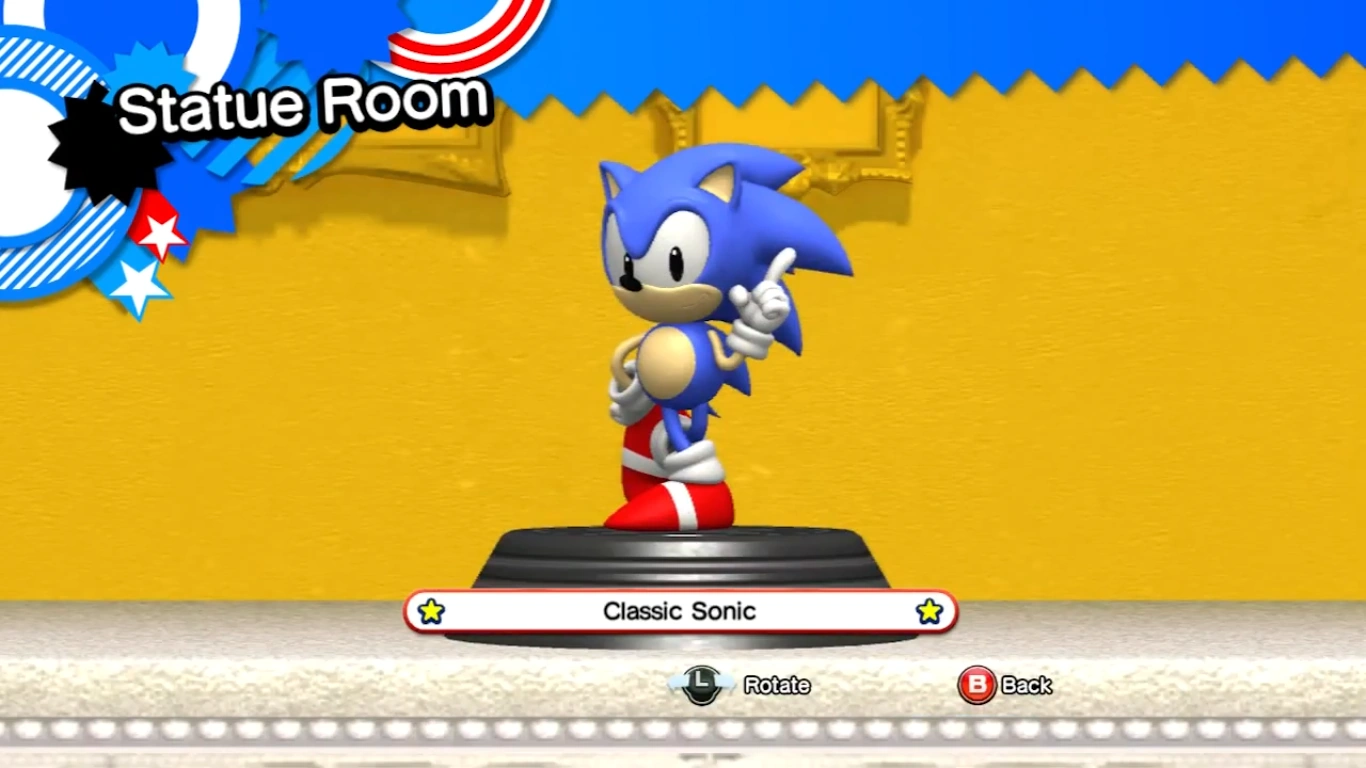The width and height of the screenshot is (1366, 768).
Task: Select the yellow star right of the nameplate
Action: tap(929, 611)
